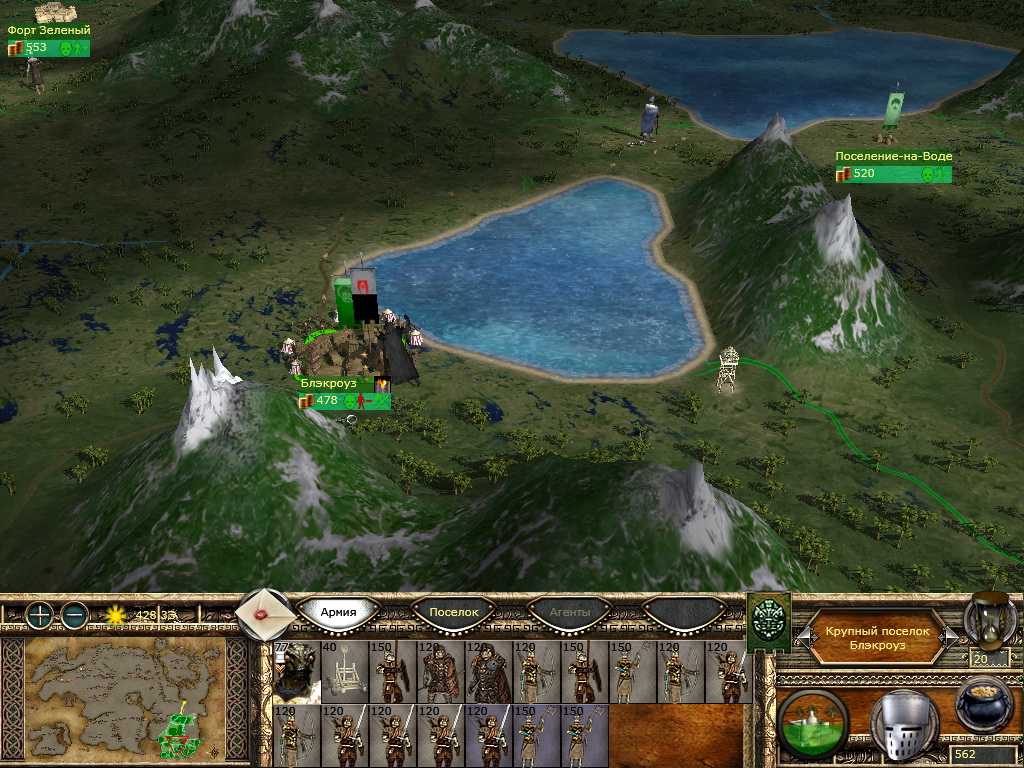Switch to the Армия tab
The image size is (1024, 768).
[339, 612]
